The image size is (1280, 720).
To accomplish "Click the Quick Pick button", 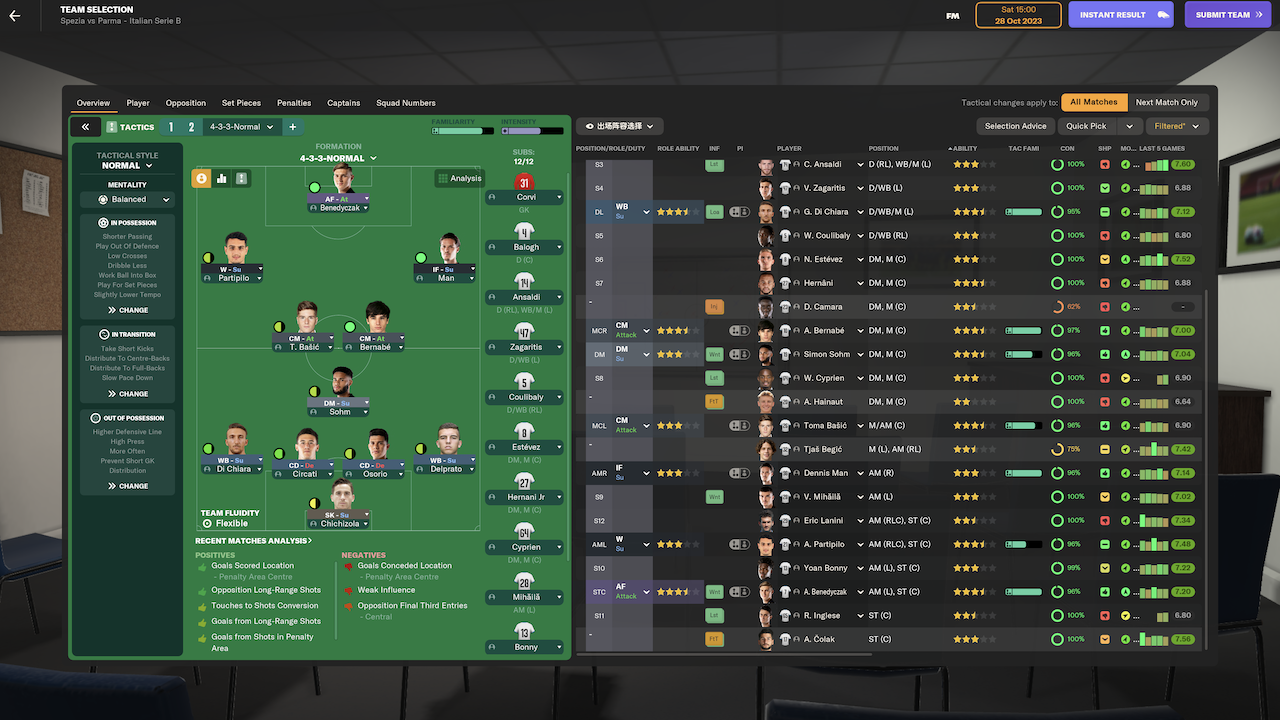I will [x=1086, y=126].
